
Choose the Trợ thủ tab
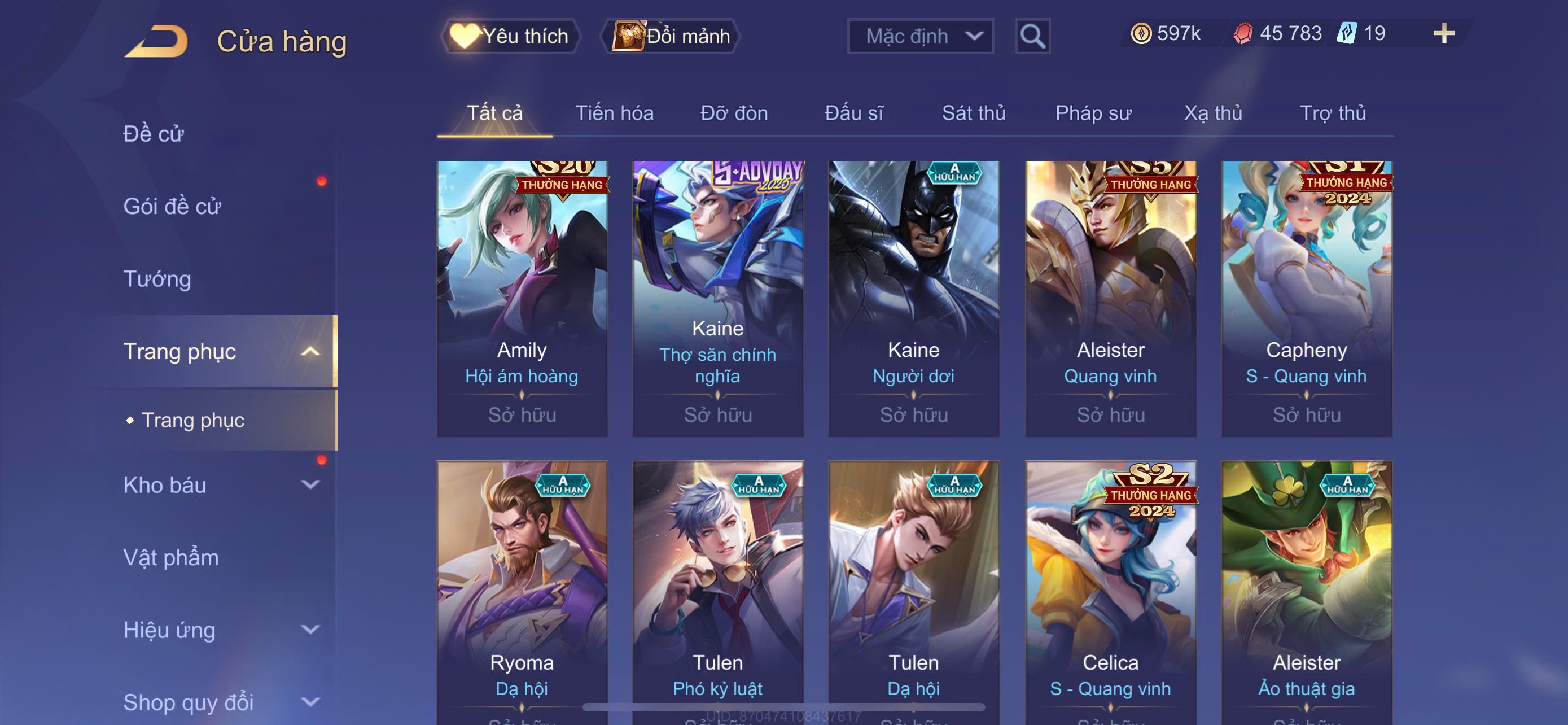coord(1332,113)
